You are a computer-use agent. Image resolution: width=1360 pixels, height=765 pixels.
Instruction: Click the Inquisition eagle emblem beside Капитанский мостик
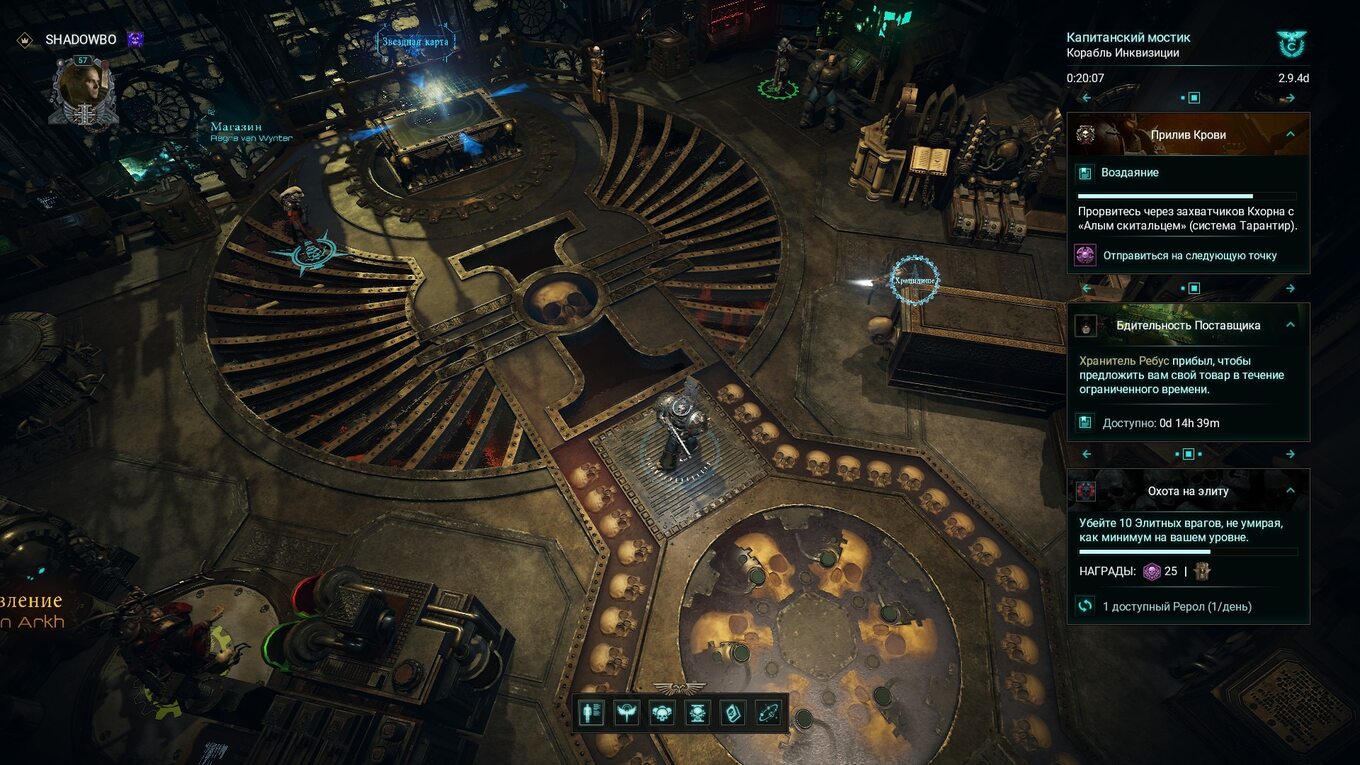click(1291, 43)
